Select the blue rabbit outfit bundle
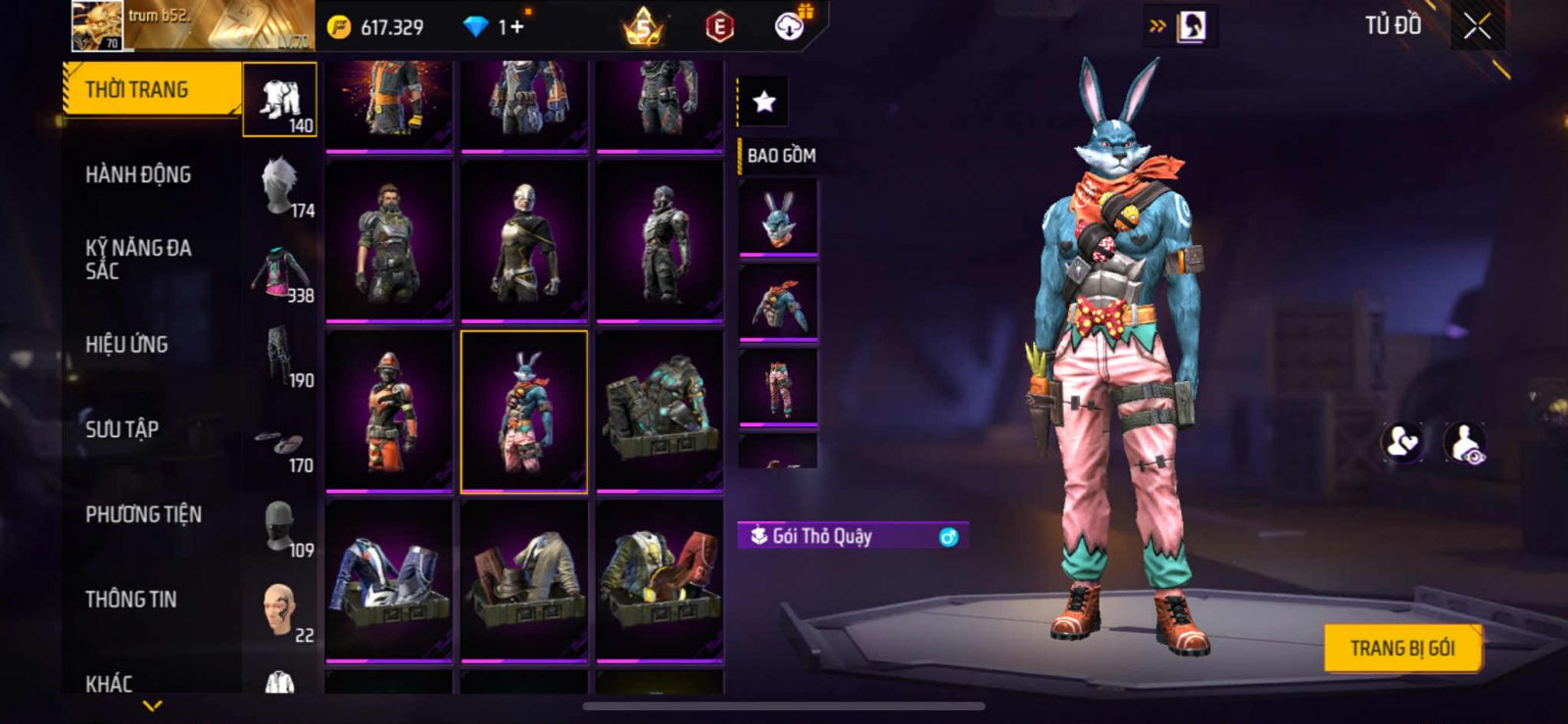Viewport: 1568px width, 724px height. (x=524, y=411)
